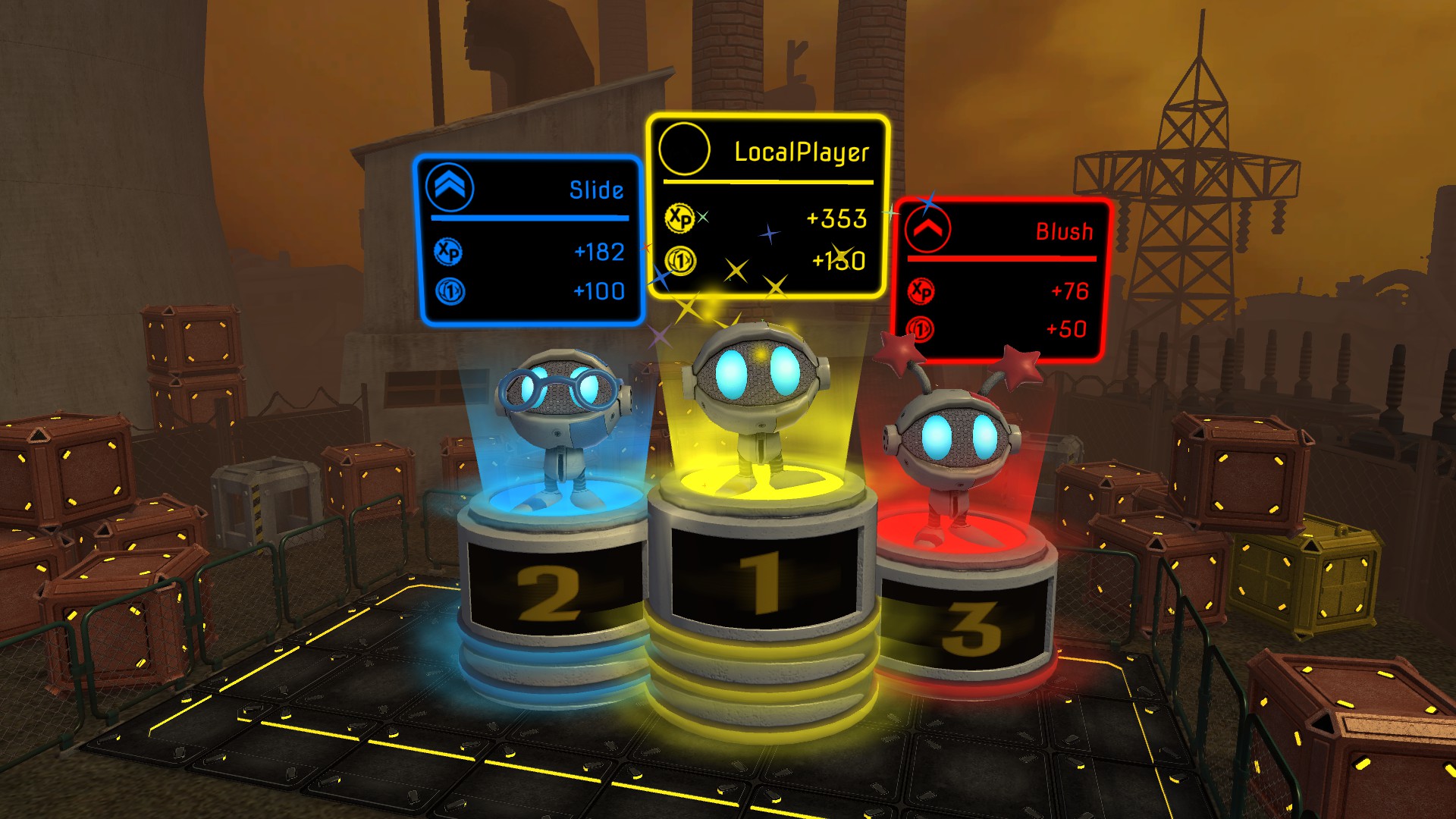Viewport: 1456px width, 819px height.
Task: Select Slide's blue result card
Action: click(x=529, y=241)
